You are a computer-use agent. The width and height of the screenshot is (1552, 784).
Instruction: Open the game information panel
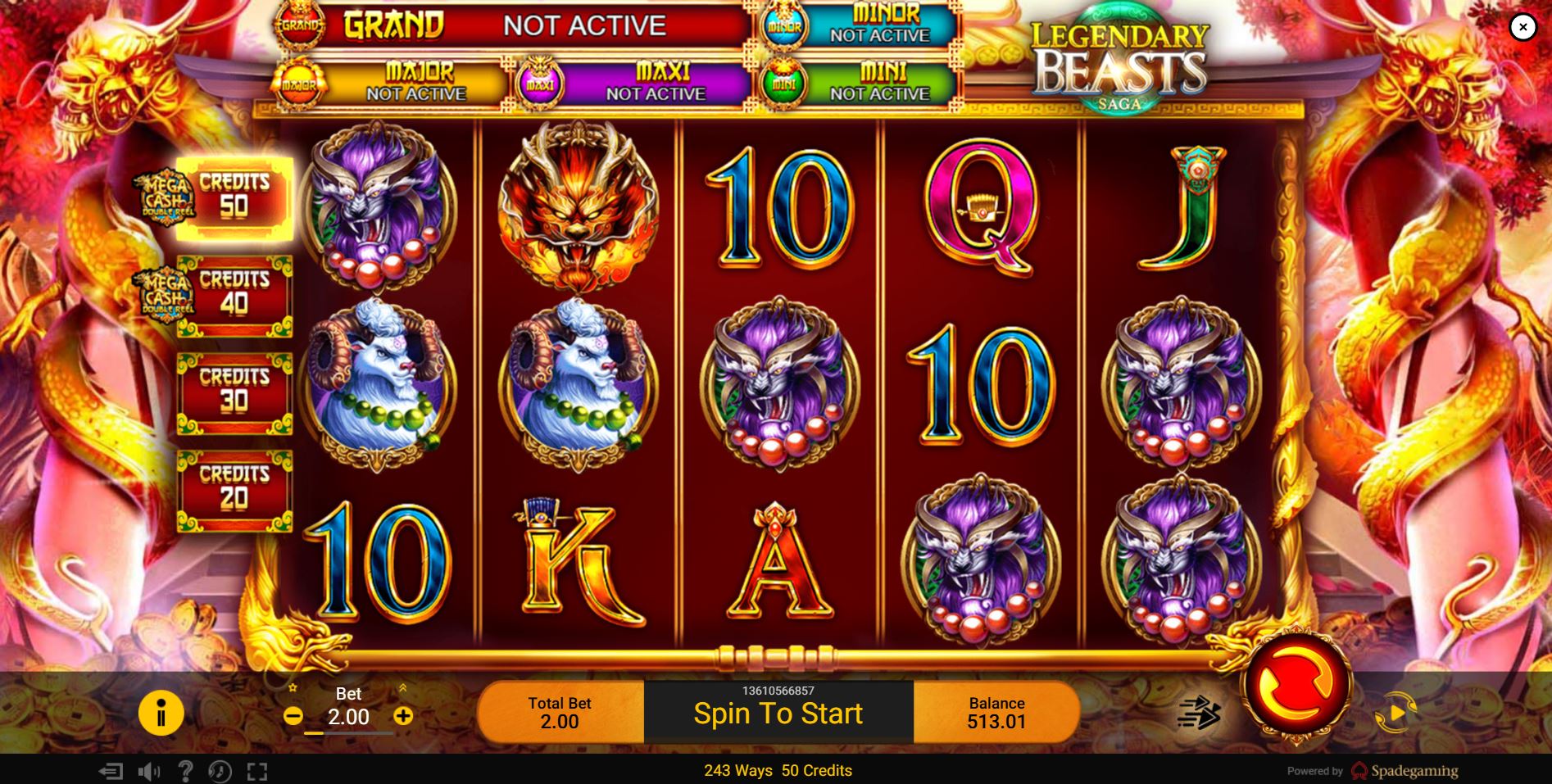click(161, 713)
